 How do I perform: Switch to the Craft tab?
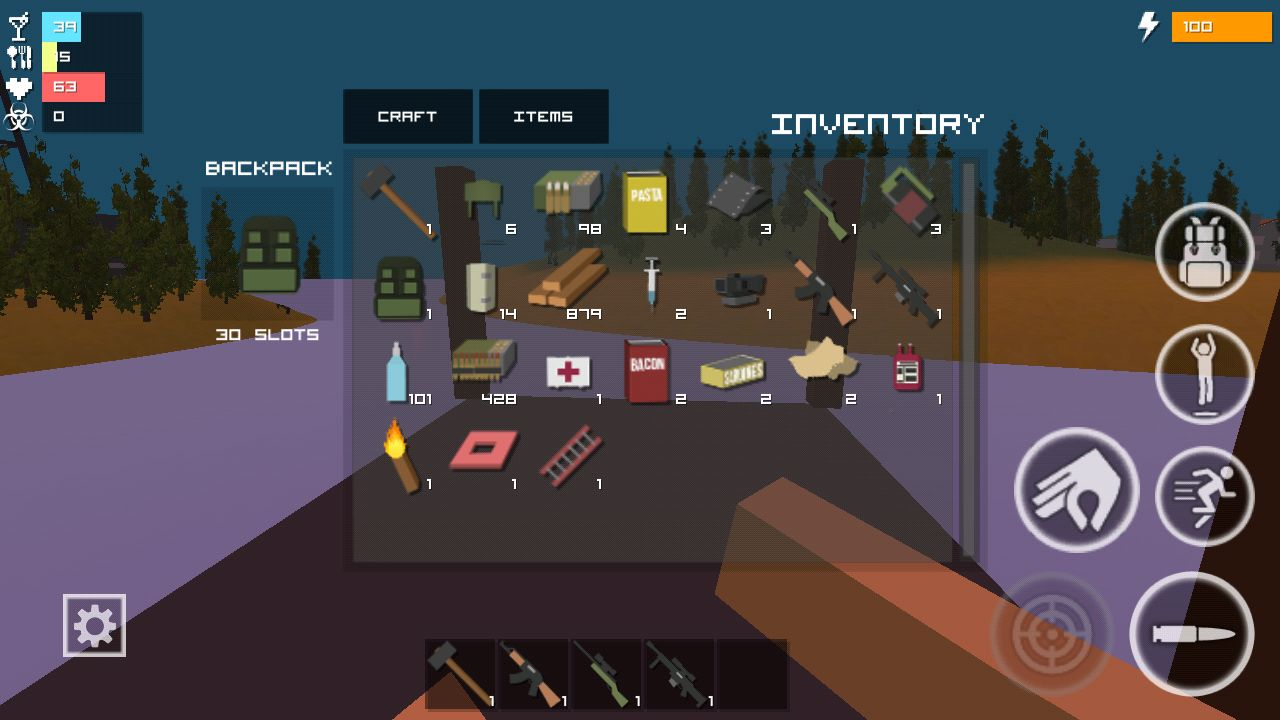(x=407, y=116)
